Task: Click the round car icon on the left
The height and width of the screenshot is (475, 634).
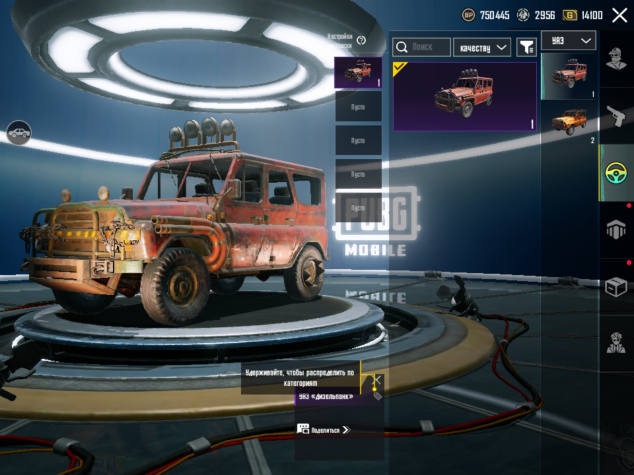Action: (18, 131)
